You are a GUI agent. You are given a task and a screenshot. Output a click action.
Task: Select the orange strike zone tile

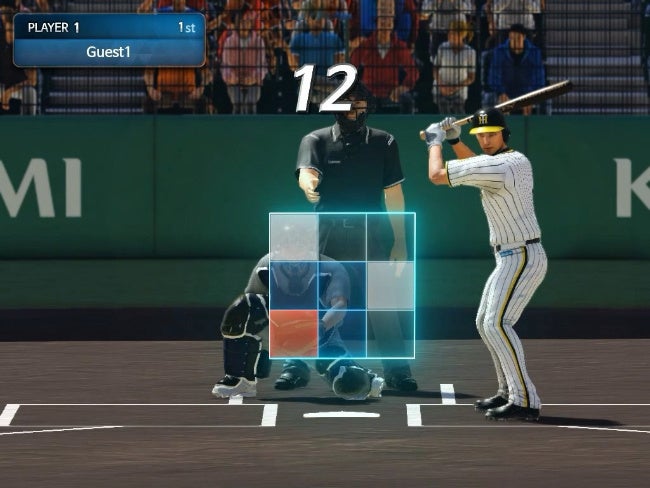pyautogui.click(x=294, y=333)
